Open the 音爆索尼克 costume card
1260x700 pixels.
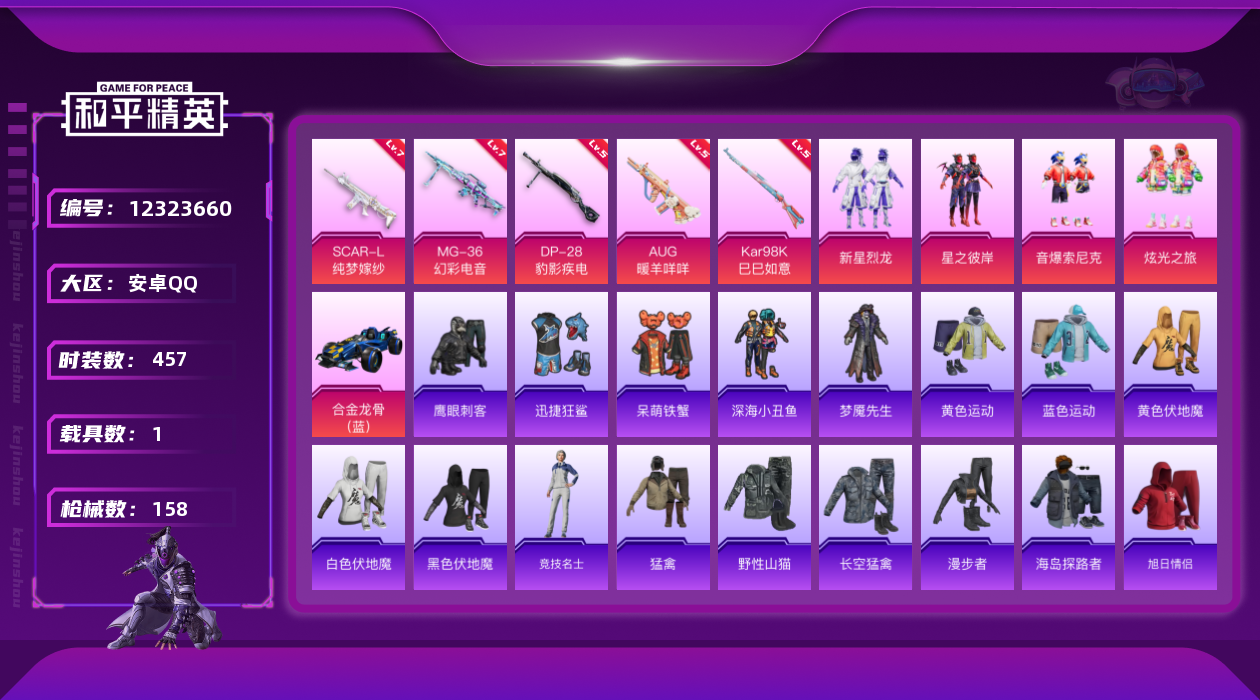(1068, 211)
